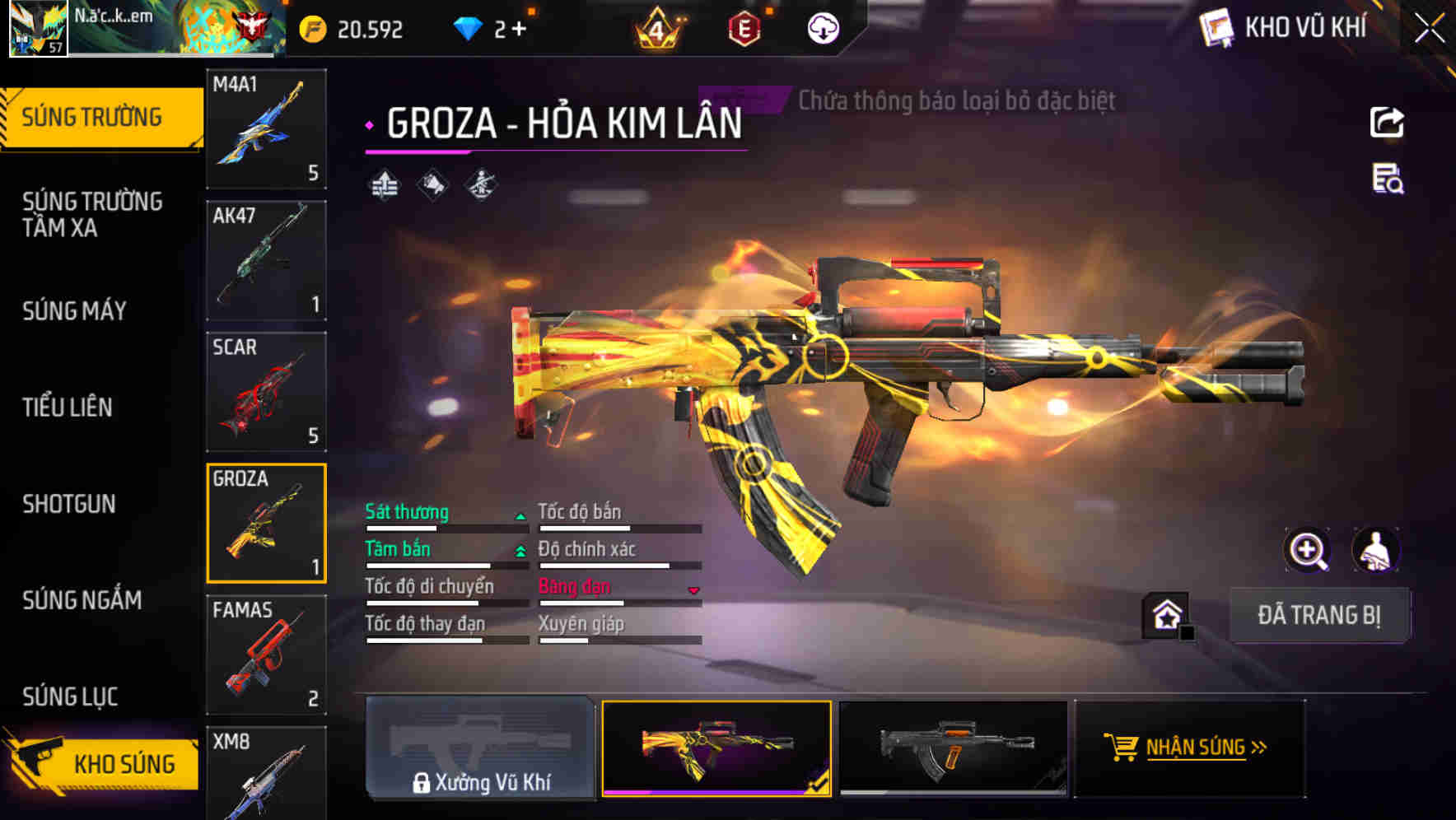Switch to Súng Ngắm category

pos(82,600)
